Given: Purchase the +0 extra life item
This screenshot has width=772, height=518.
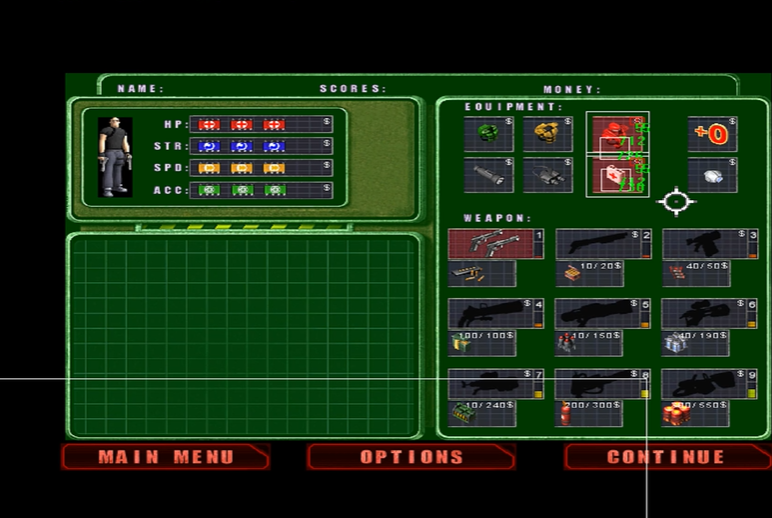Looking at the screenshot, I should tap(711, 134).
